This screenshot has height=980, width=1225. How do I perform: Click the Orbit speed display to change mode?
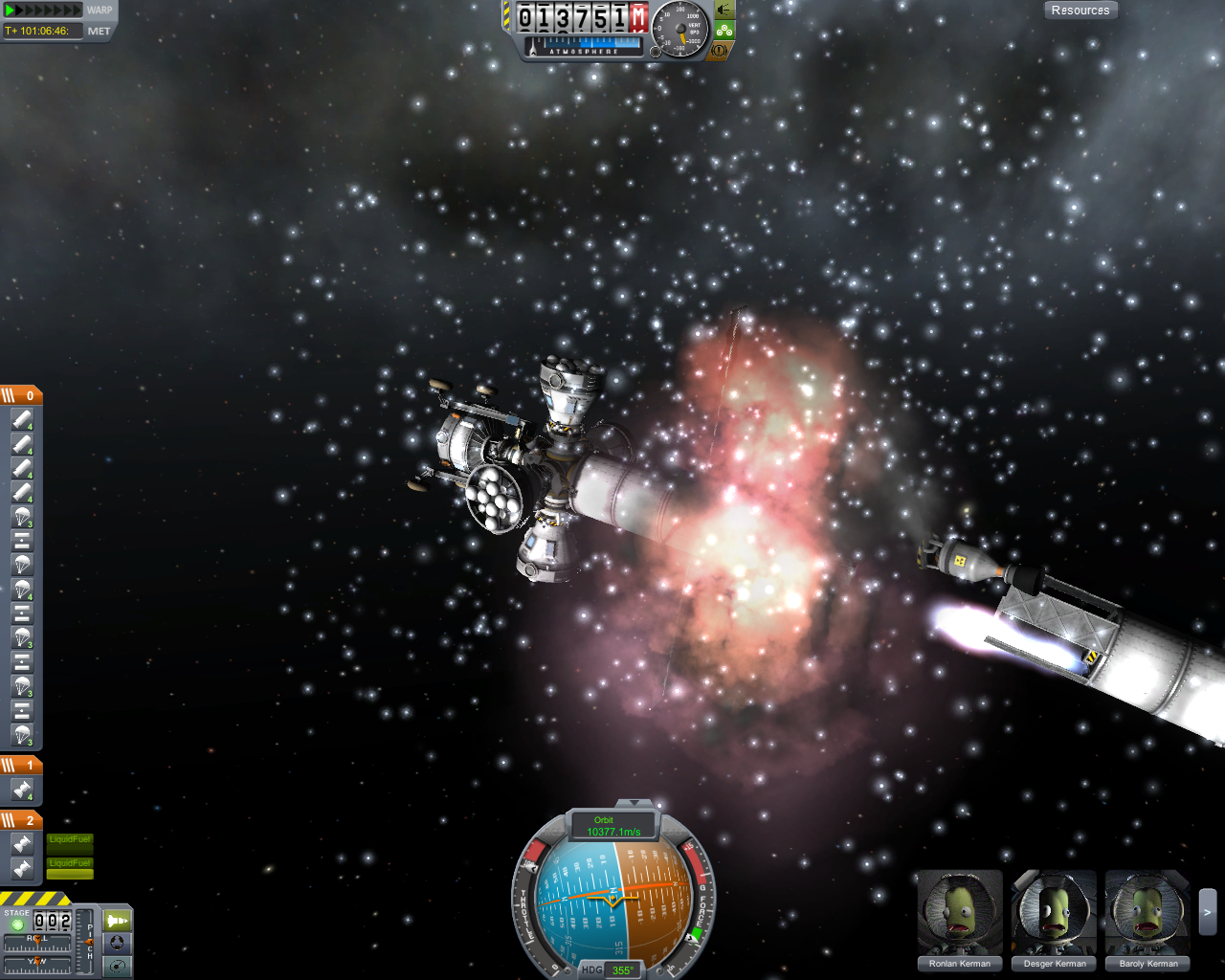point(613,826)
